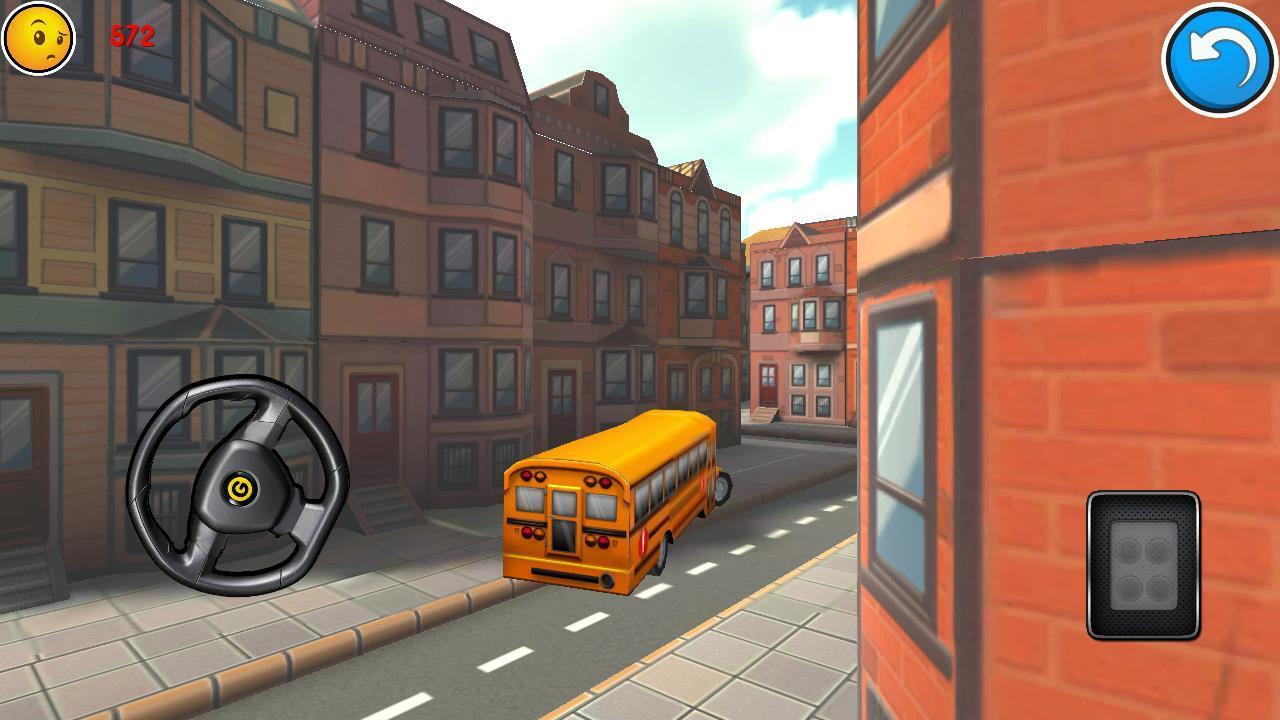The image size is (1280, 720).
Task: Tap the yellow emoticon in the top-left corner
Action: [x=37, y=37]
